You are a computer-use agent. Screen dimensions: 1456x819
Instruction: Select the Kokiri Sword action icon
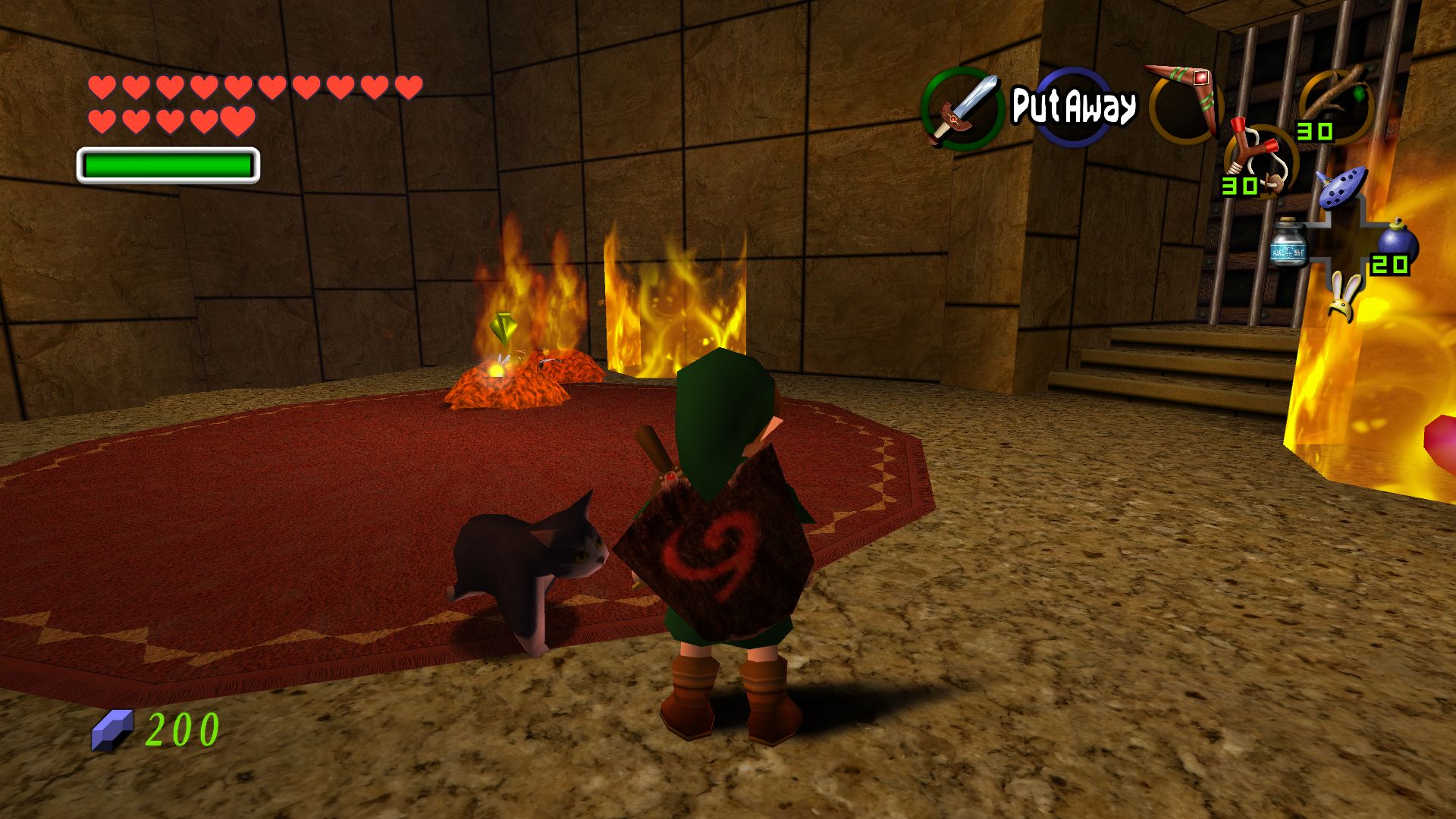tap(963, 108)
